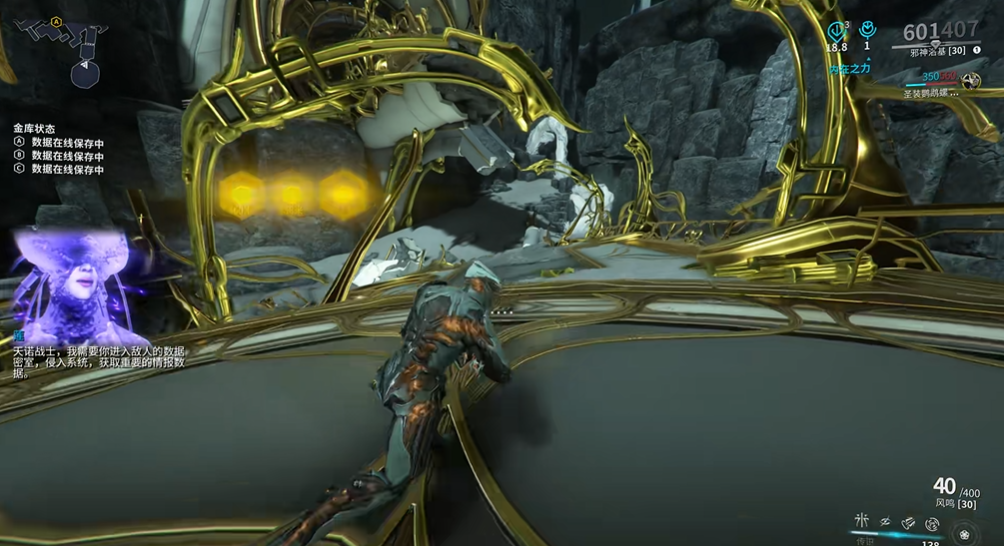Select the downward-arrow buff icon showing 18.8
The width and height of the screenshot is (1004, 546).
point(837,30)
